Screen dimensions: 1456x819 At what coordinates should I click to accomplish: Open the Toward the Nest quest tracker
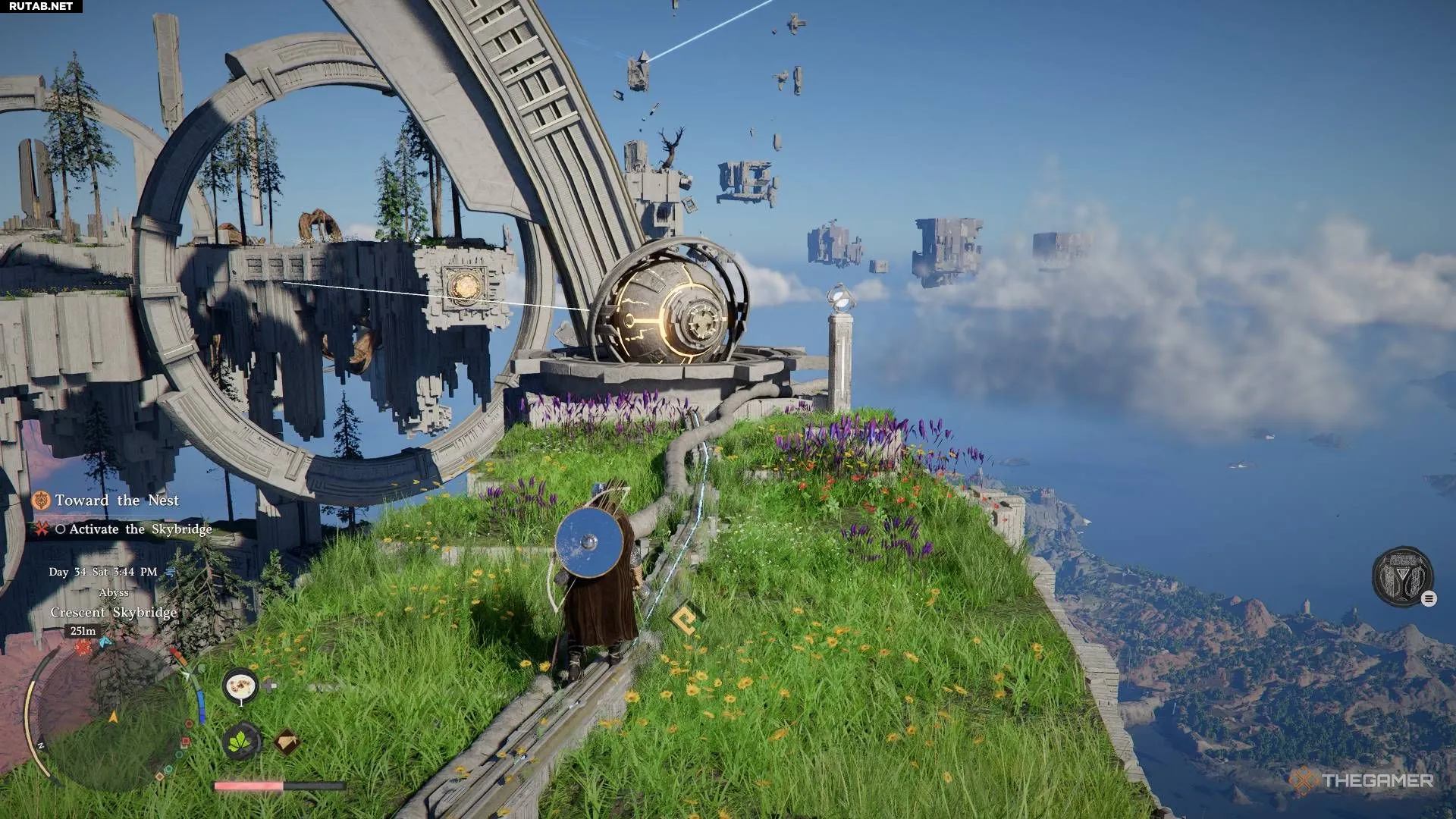116,500
